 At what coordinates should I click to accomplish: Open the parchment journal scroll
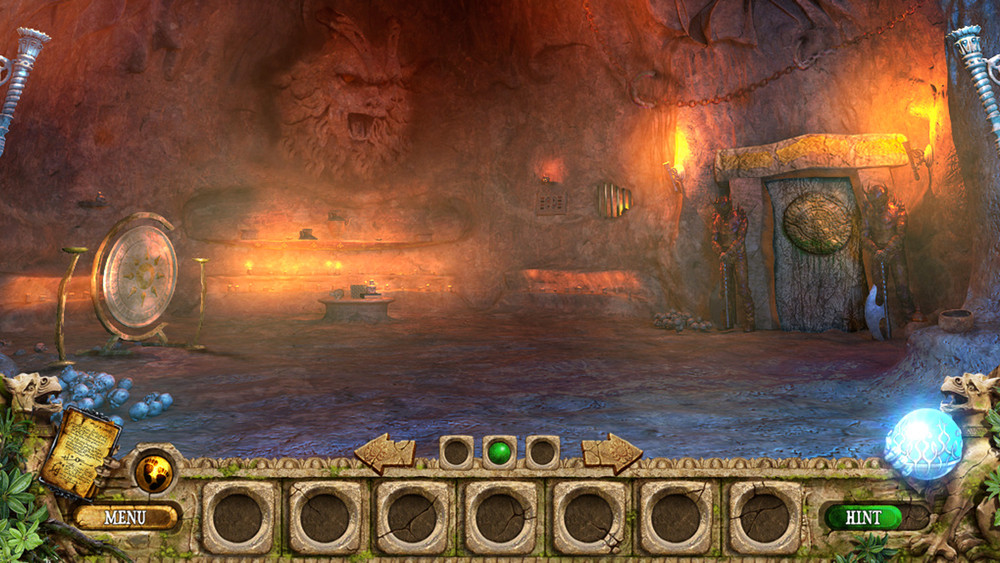[x=80, y=452]
